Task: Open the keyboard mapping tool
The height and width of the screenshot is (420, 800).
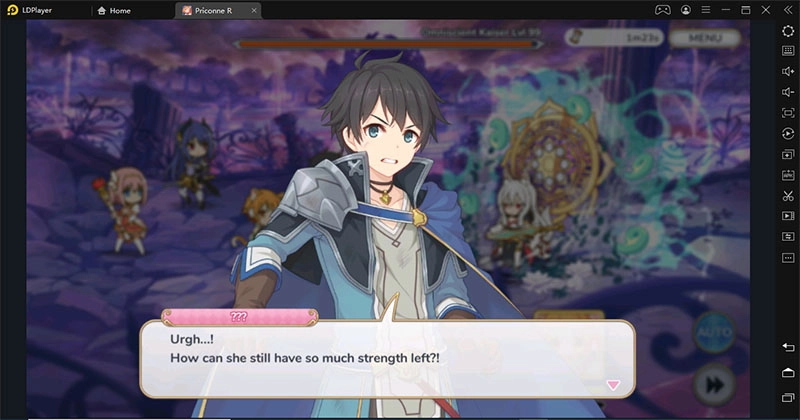Action: point(788,50)
